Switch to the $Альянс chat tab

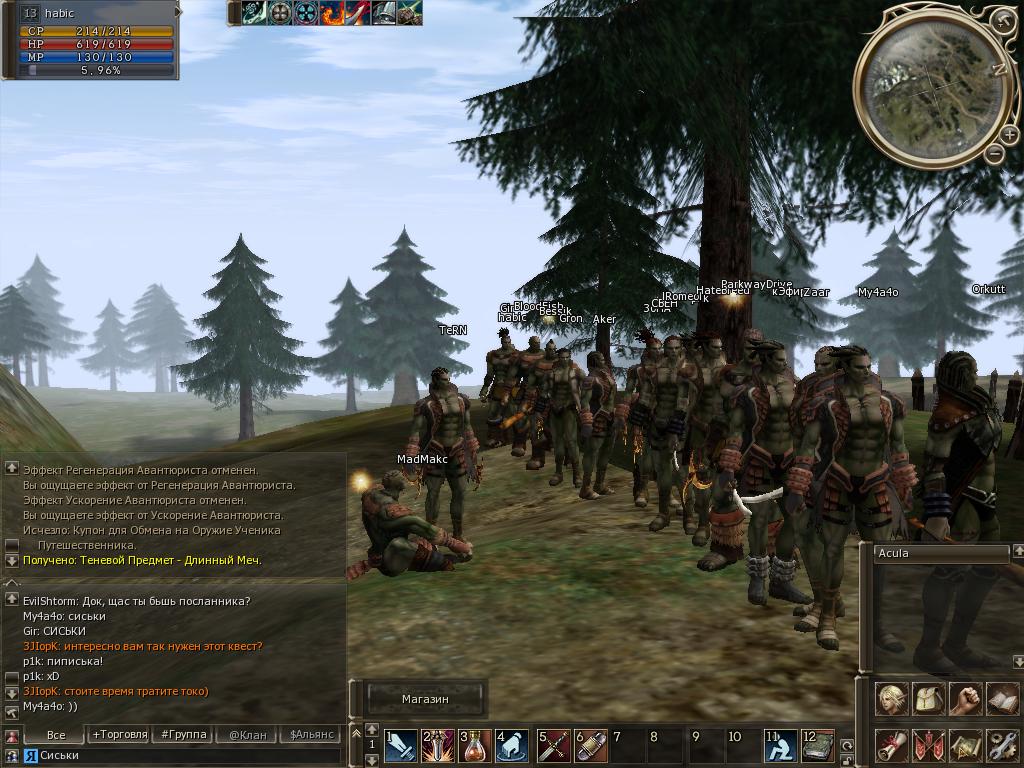coord(309,735)
